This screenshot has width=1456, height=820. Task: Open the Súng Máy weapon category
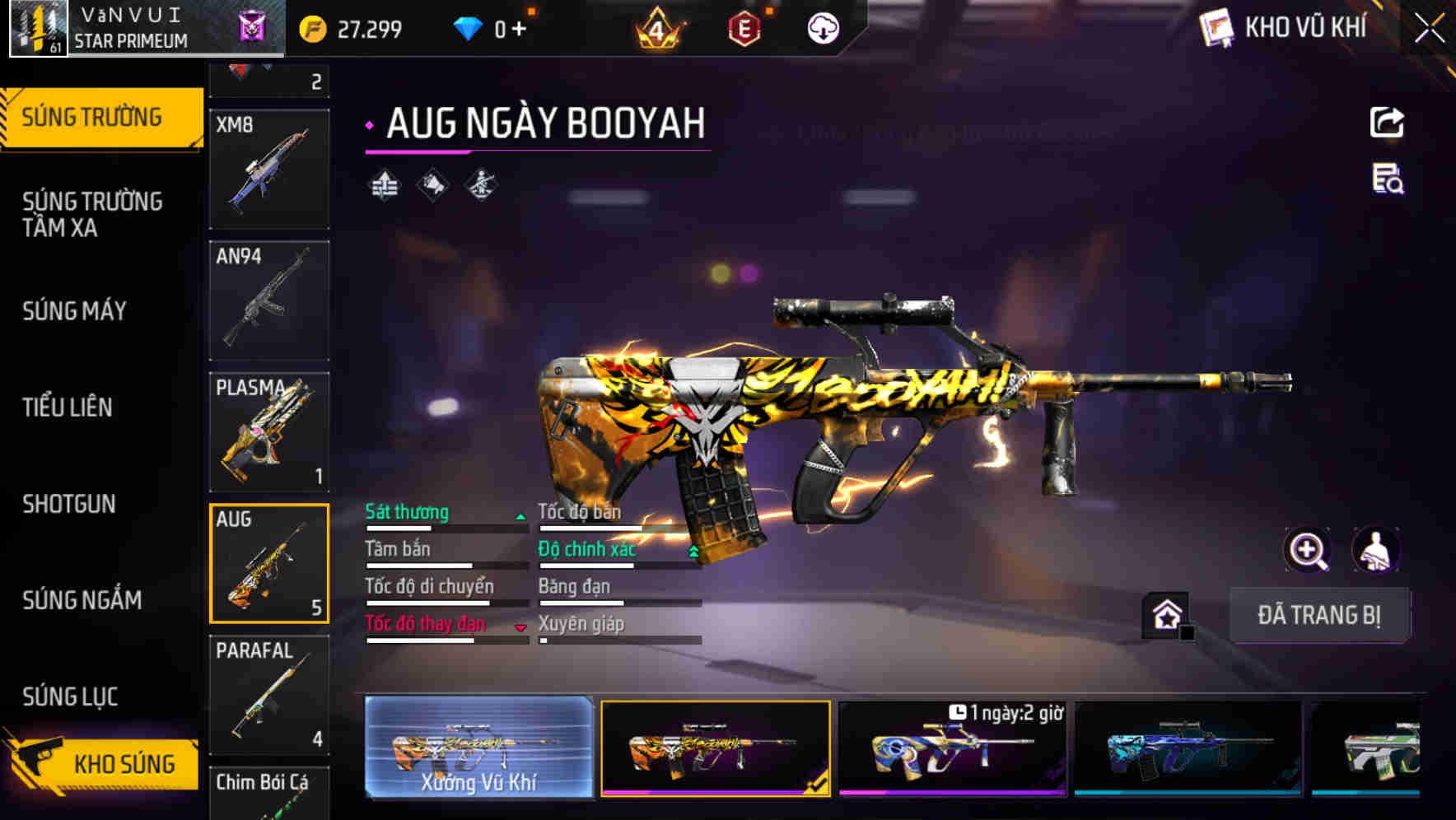75,311
